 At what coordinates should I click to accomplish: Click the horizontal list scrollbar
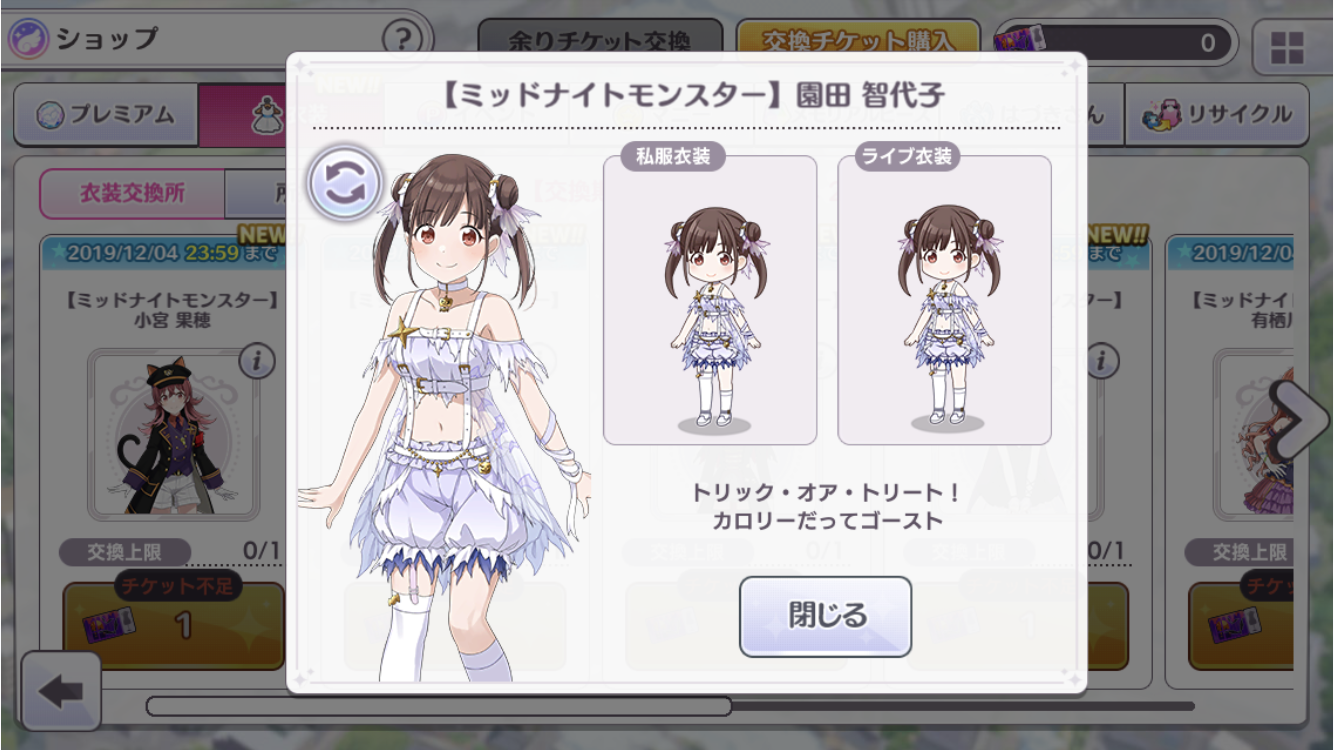point(440,706)
